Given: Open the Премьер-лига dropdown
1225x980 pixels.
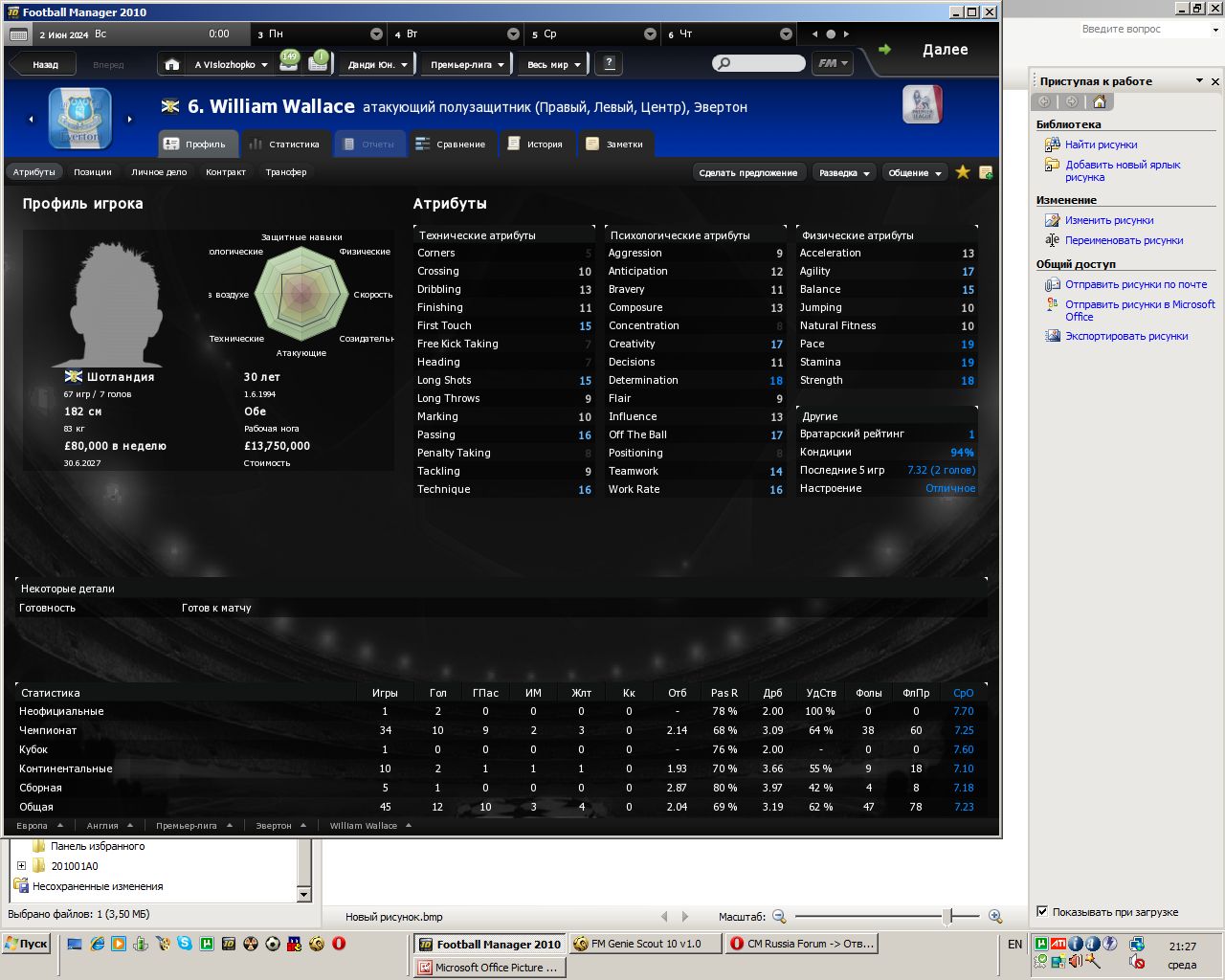Looking at the screenshot, I should coord(466,65).
